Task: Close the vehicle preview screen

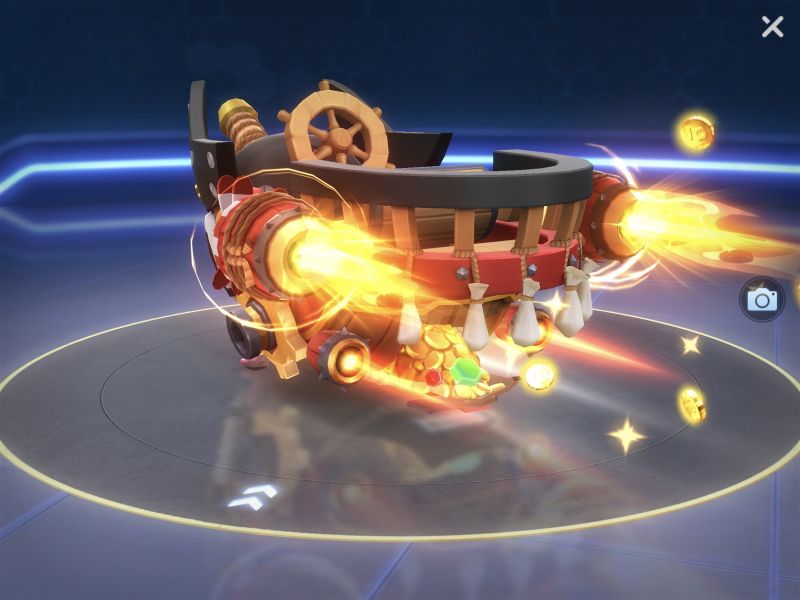Action: point(772,27)
